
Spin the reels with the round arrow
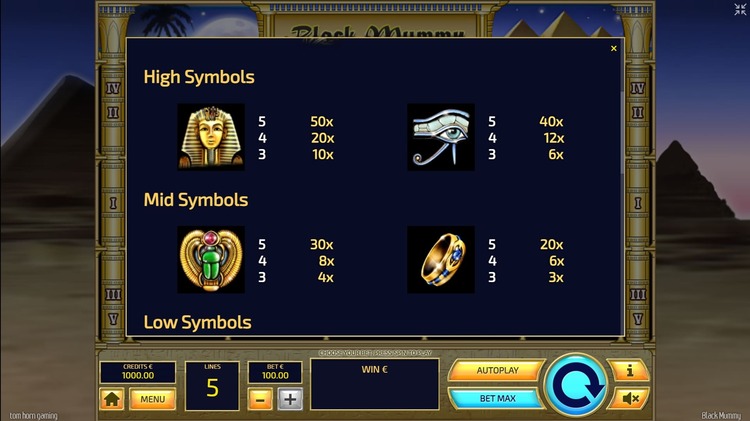[577, 385]
